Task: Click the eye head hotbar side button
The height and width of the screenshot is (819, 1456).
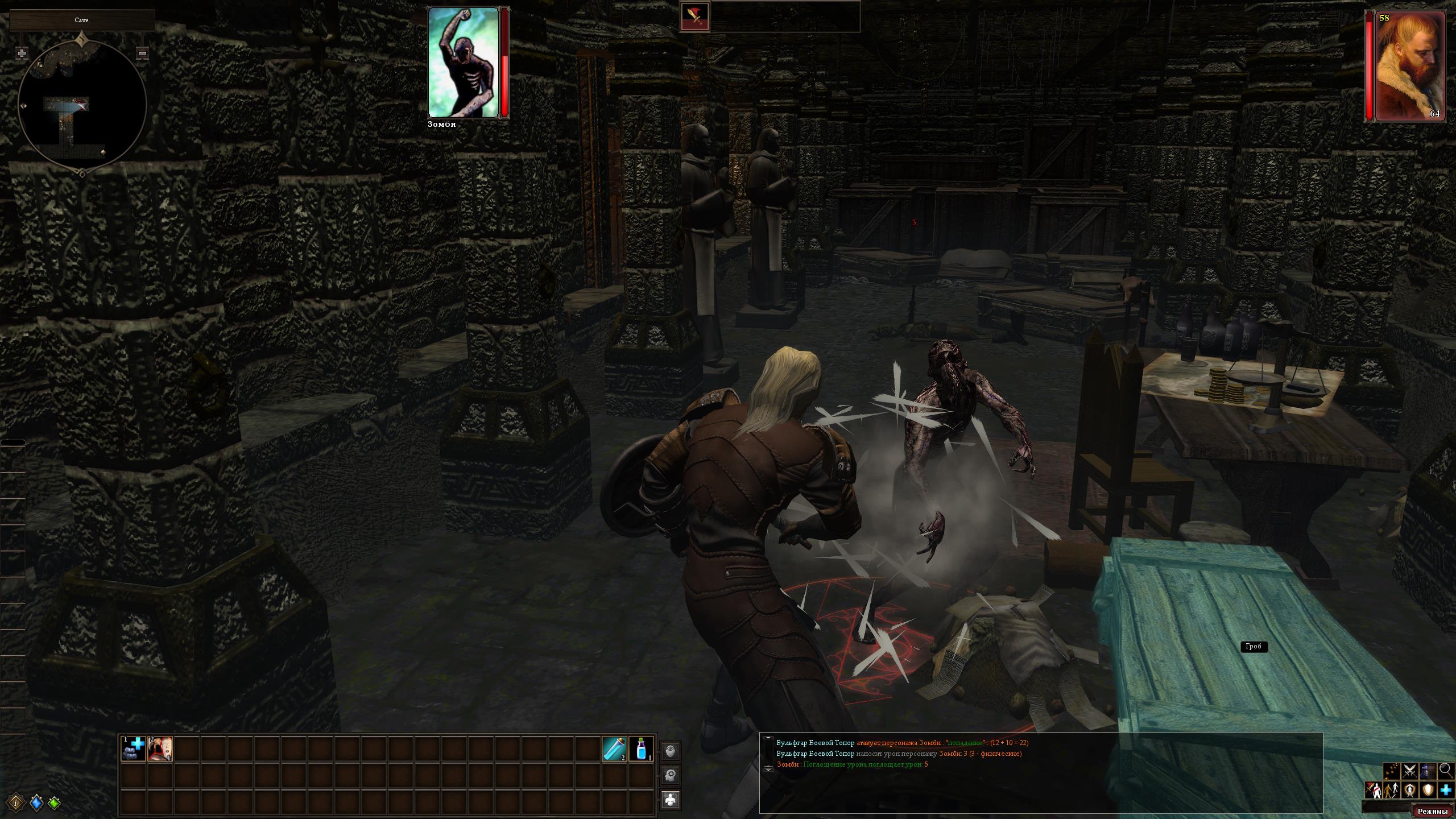Action: click(671, 751)
